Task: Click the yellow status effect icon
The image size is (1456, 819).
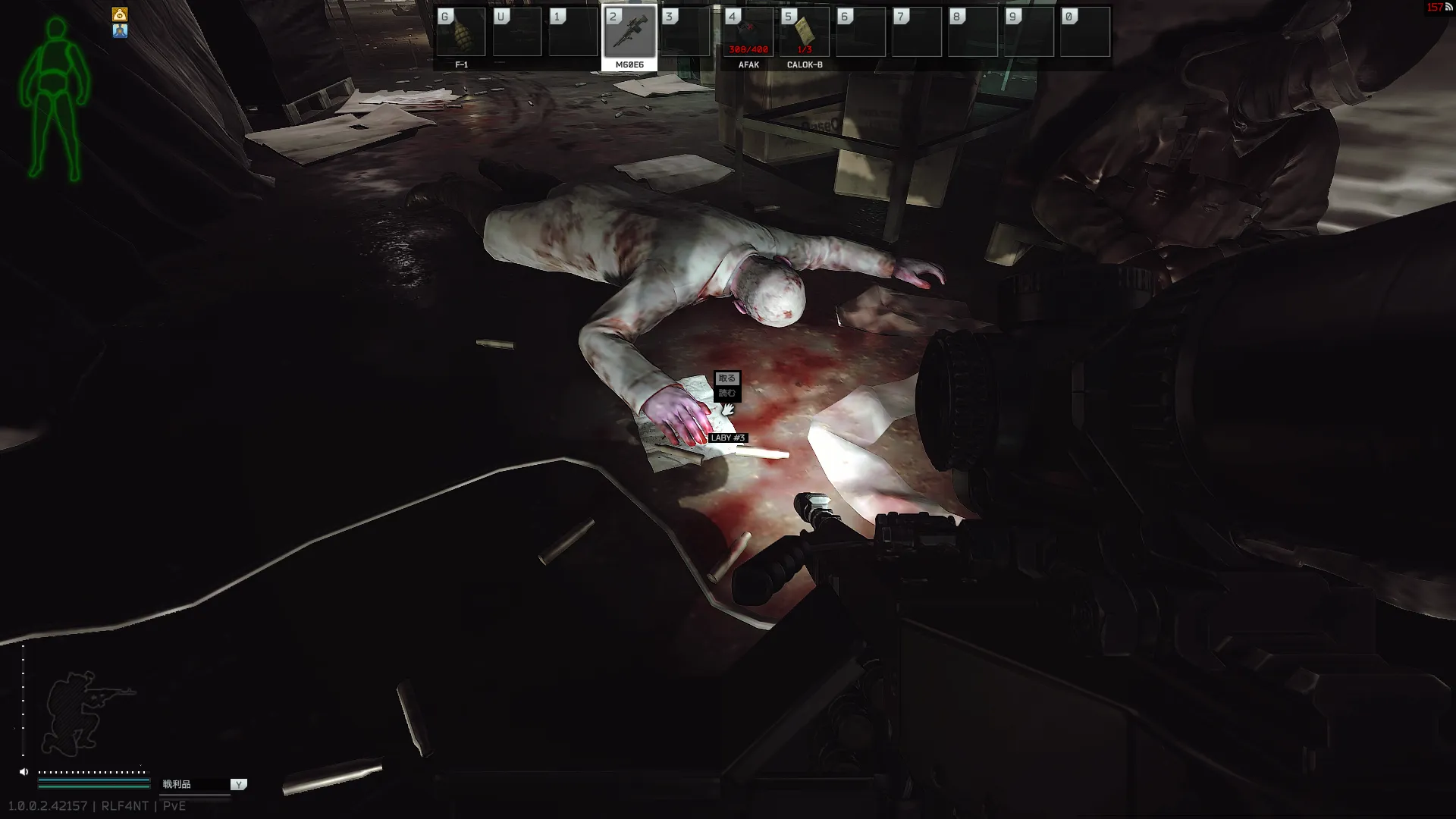Action: pyautogui.click(x=120, y=14)
